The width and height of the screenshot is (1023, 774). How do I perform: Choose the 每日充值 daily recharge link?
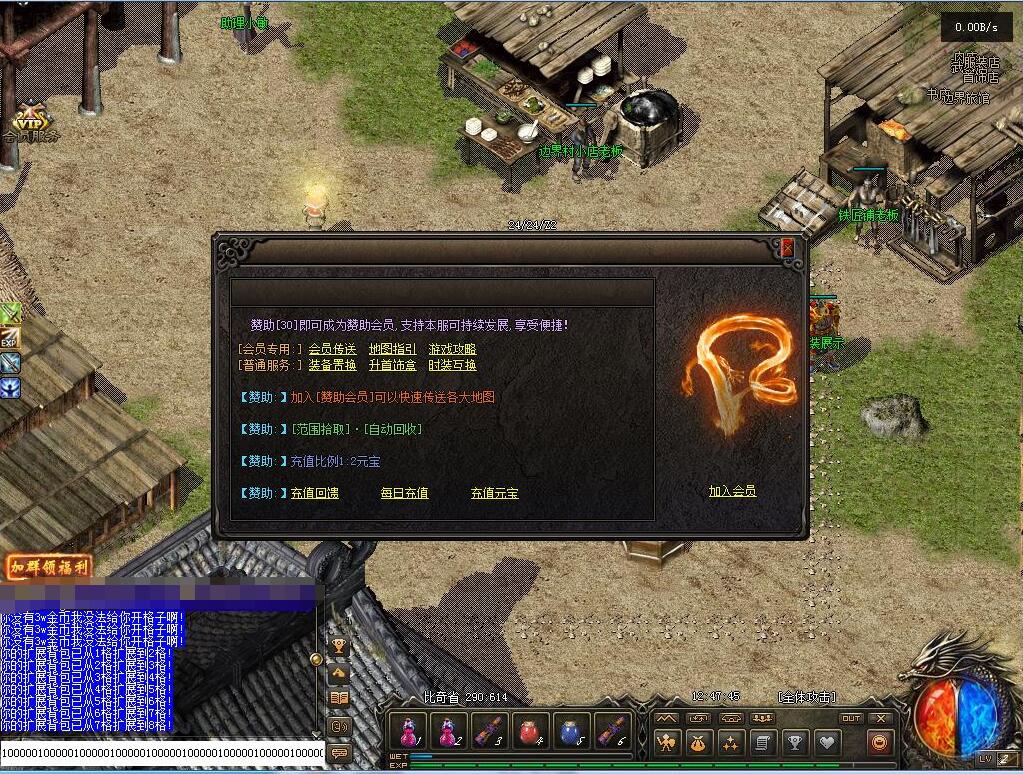[404, 493]
